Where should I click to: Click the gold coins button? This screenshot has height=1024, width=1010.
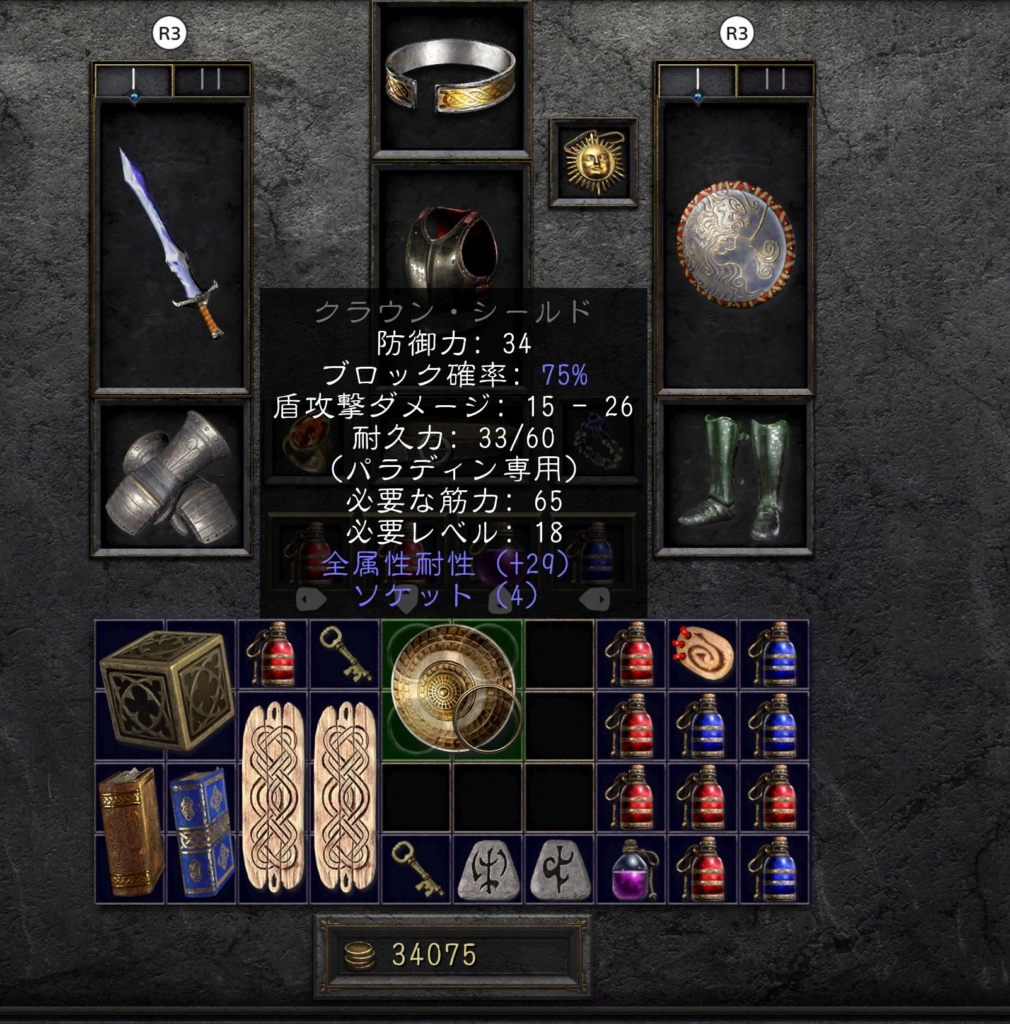coord(360,955)
